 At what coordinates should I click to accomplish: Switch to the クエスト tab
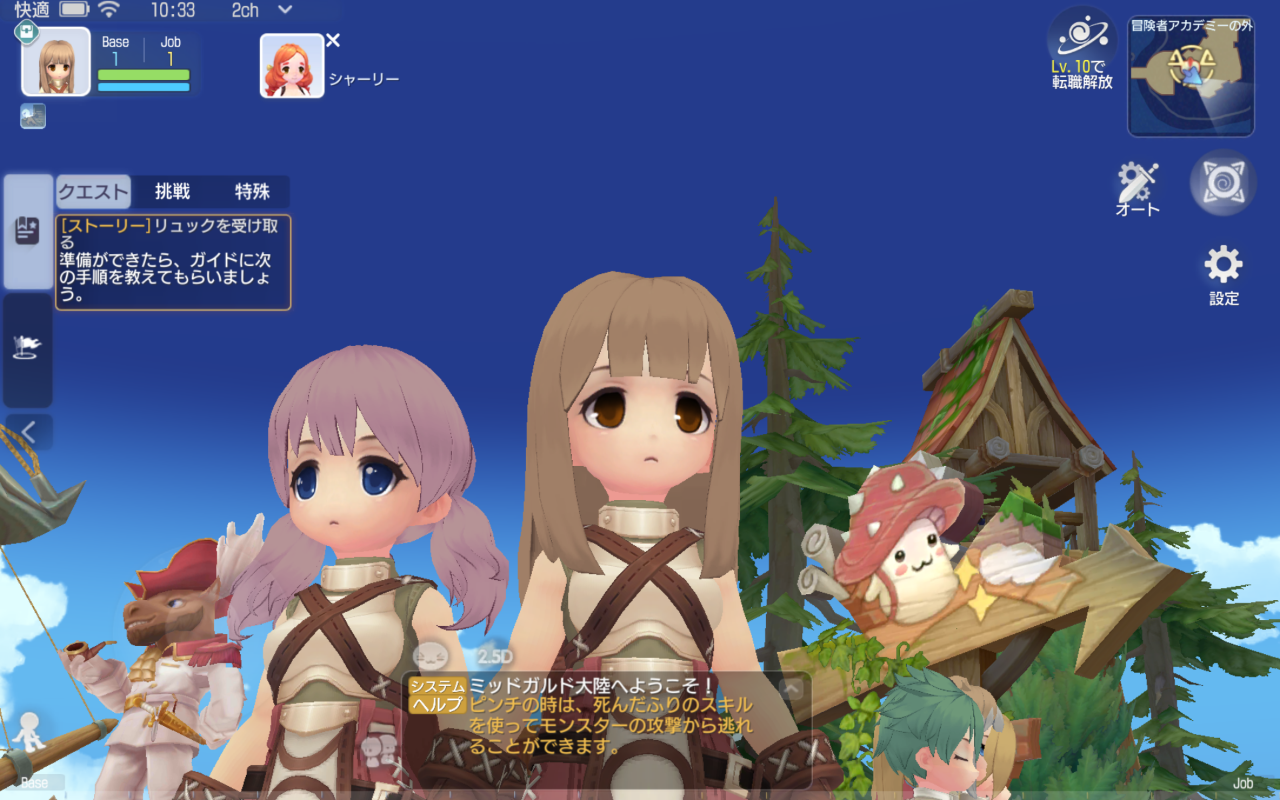pos(93,192)
